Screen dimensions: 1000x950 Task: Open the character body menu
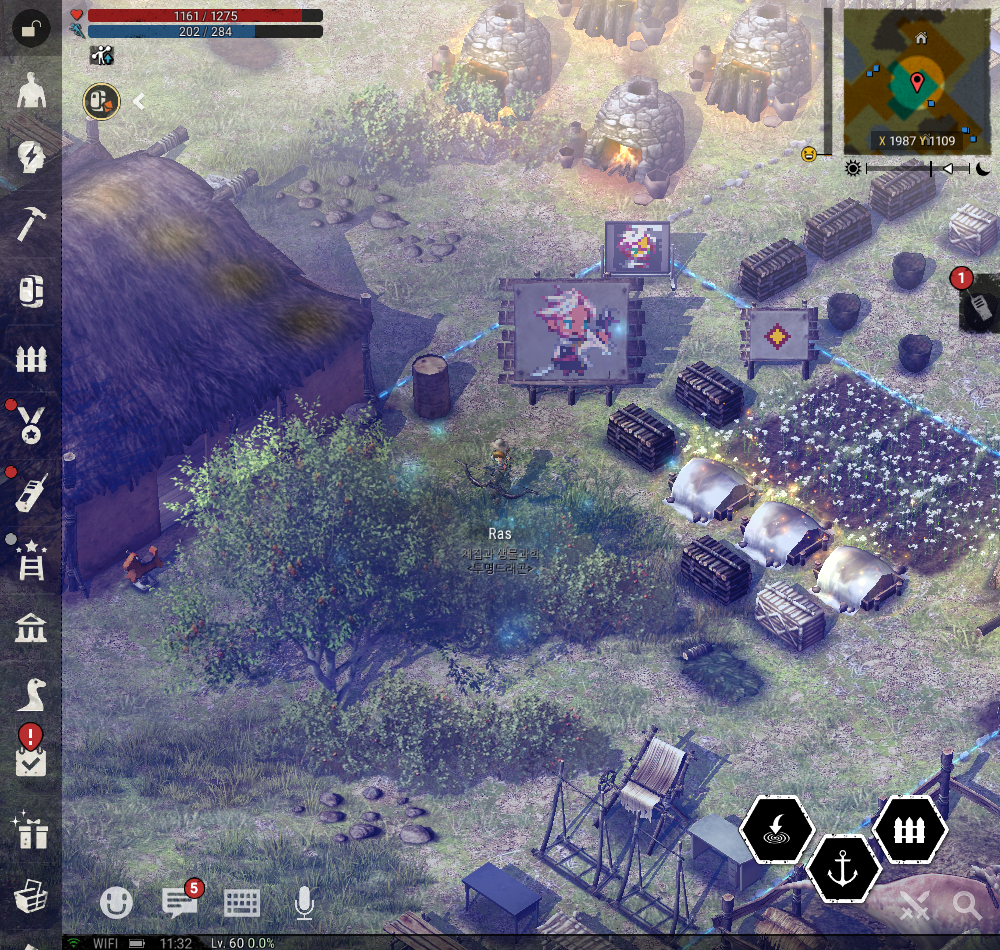[31, 93]
